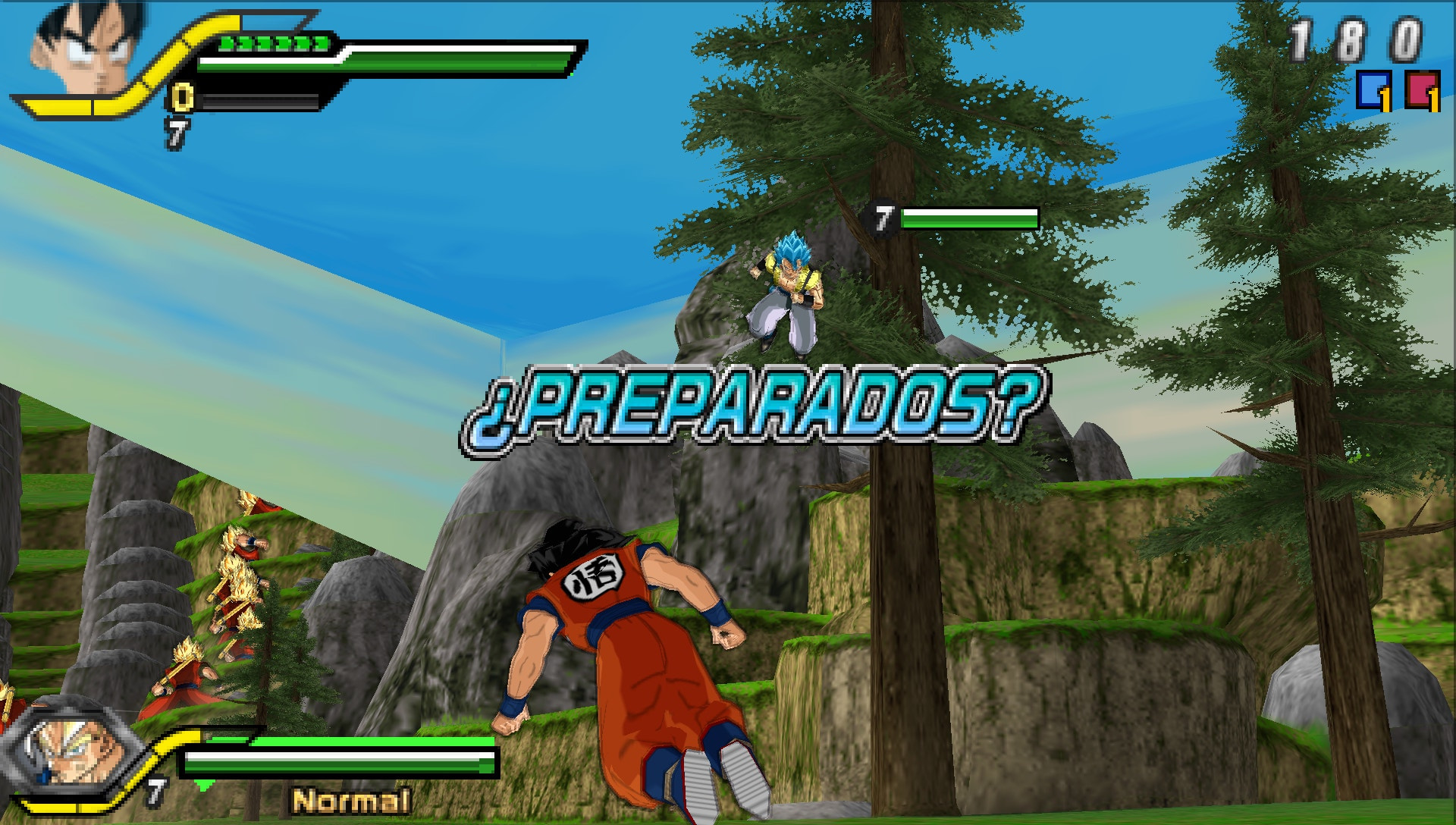Click the Normal mode tab text

[351, 799]
